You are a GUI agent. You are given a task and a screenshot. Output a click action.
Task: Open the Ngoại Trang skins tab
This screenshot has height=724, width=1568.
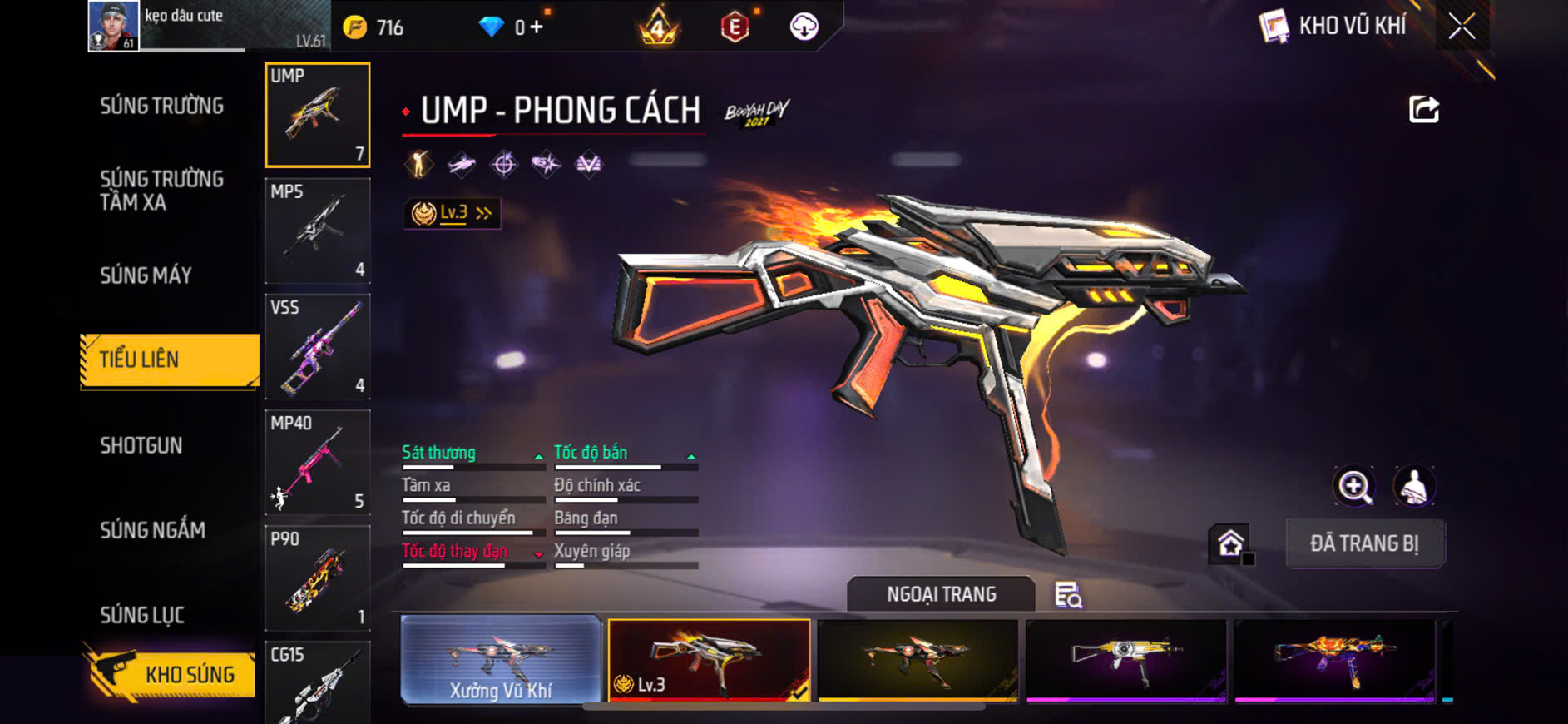(941, 594)
